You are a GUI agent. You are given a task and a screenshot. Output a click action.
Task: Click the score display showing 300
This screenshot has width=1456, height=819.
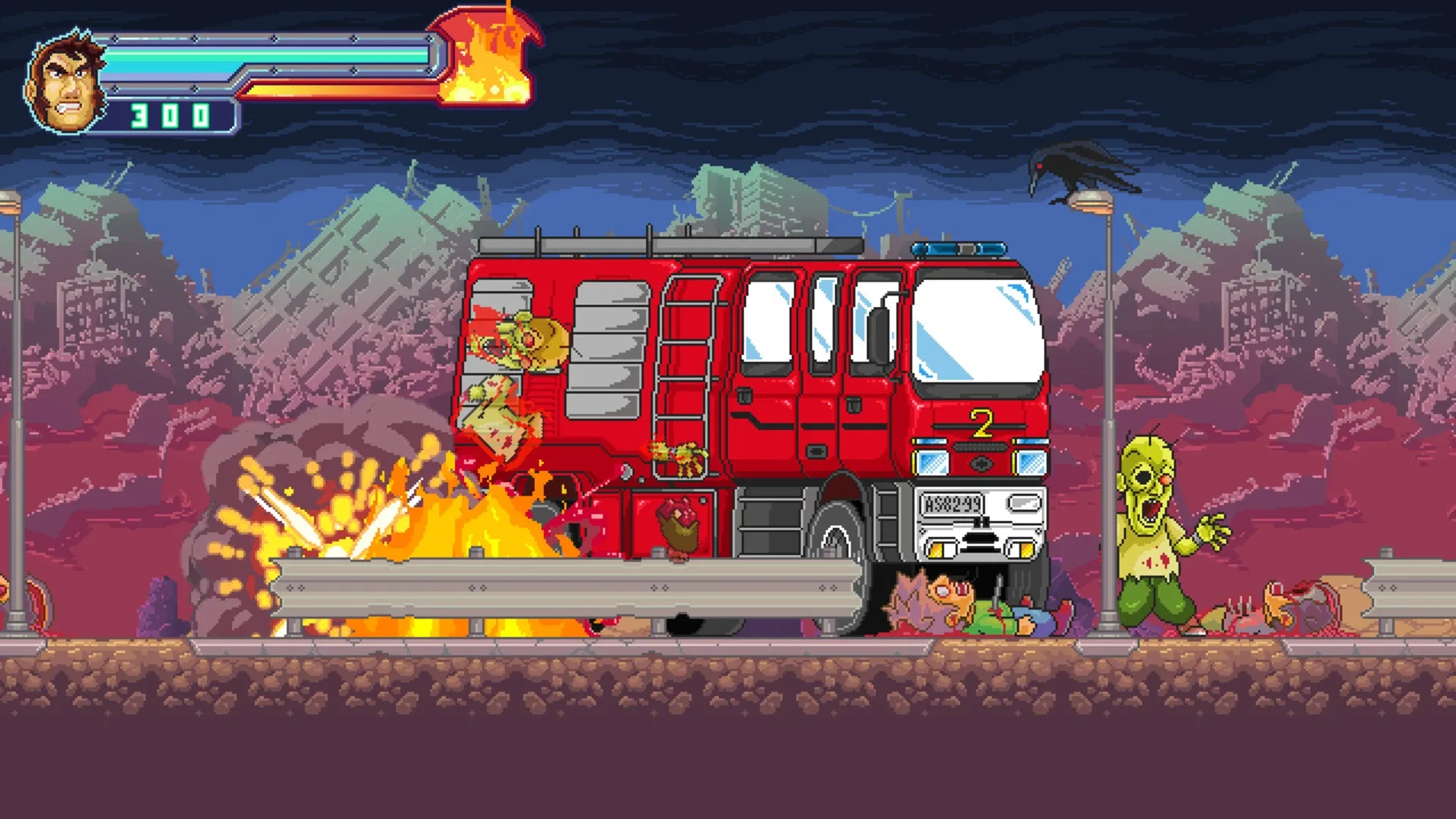pyautogui.click(x=169, y=115)
